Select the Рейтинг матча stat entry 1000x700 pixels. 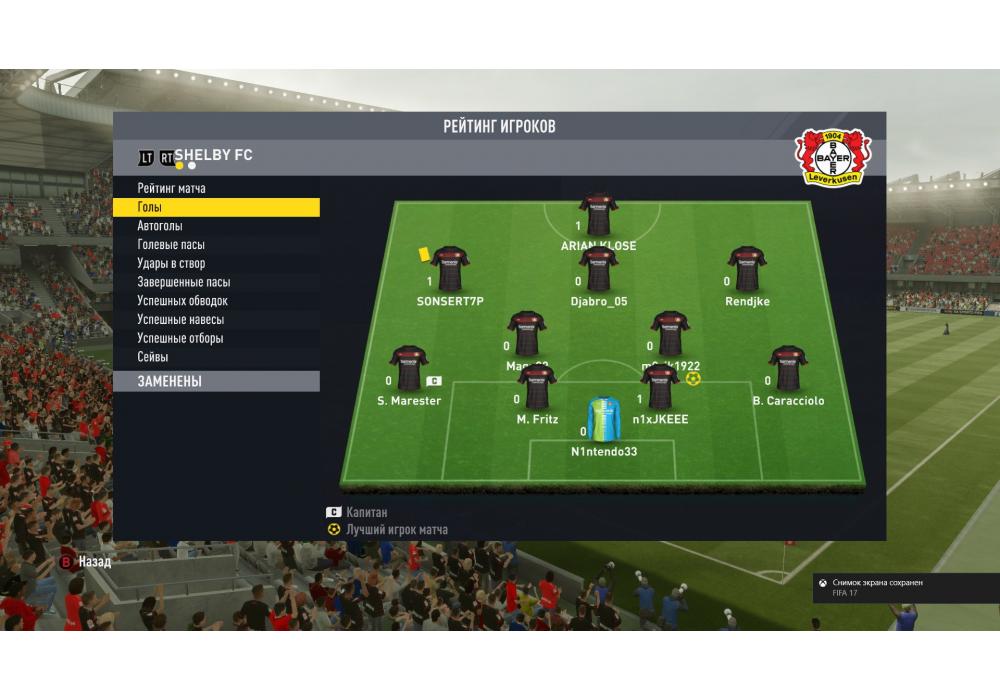[x=172, y=188]
